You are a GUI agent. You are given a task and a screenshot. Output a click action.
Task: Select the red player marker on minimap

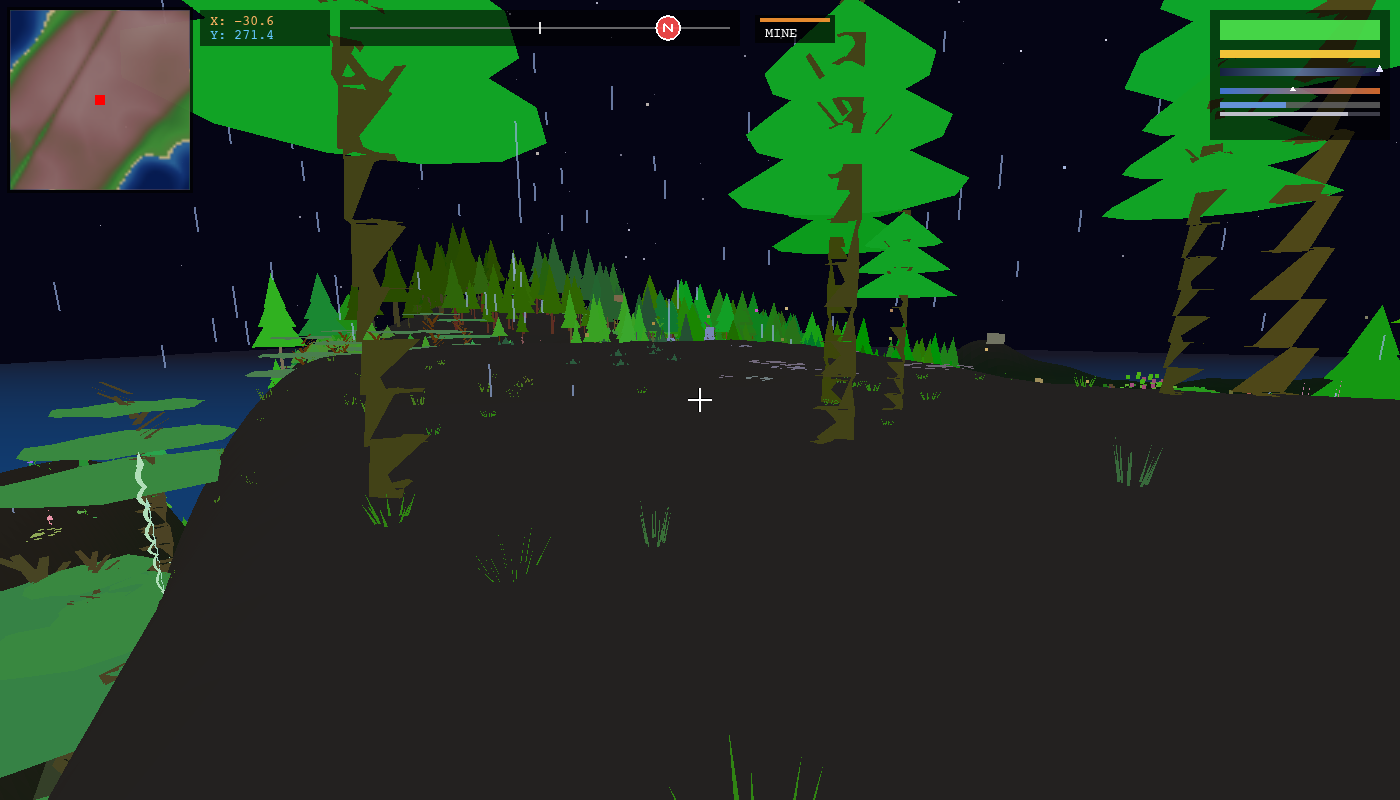coord(100,100)
